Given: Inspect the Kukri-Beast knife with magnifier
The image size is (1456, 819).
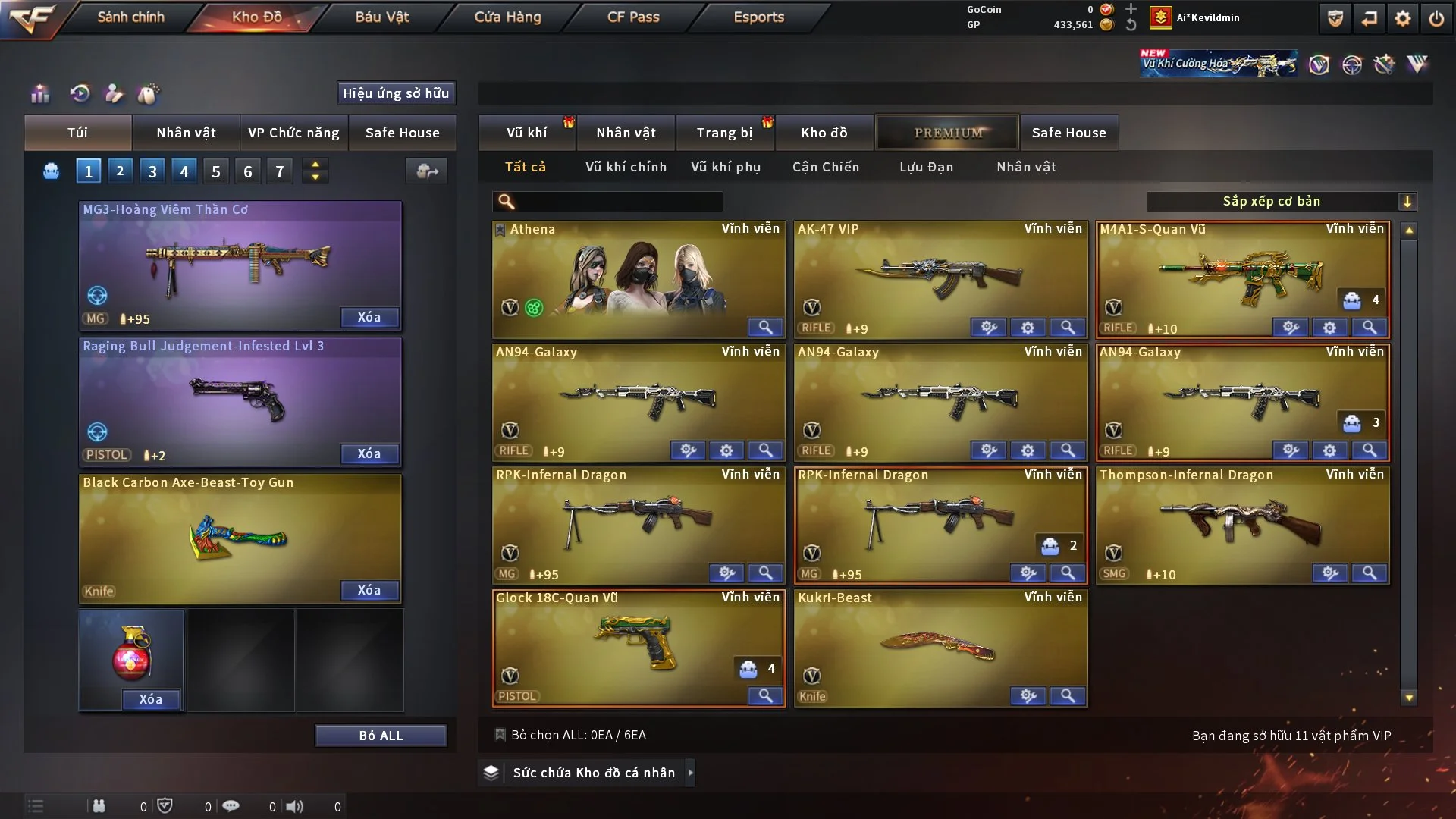Looking at the screenshot, I should point(1067,696).
